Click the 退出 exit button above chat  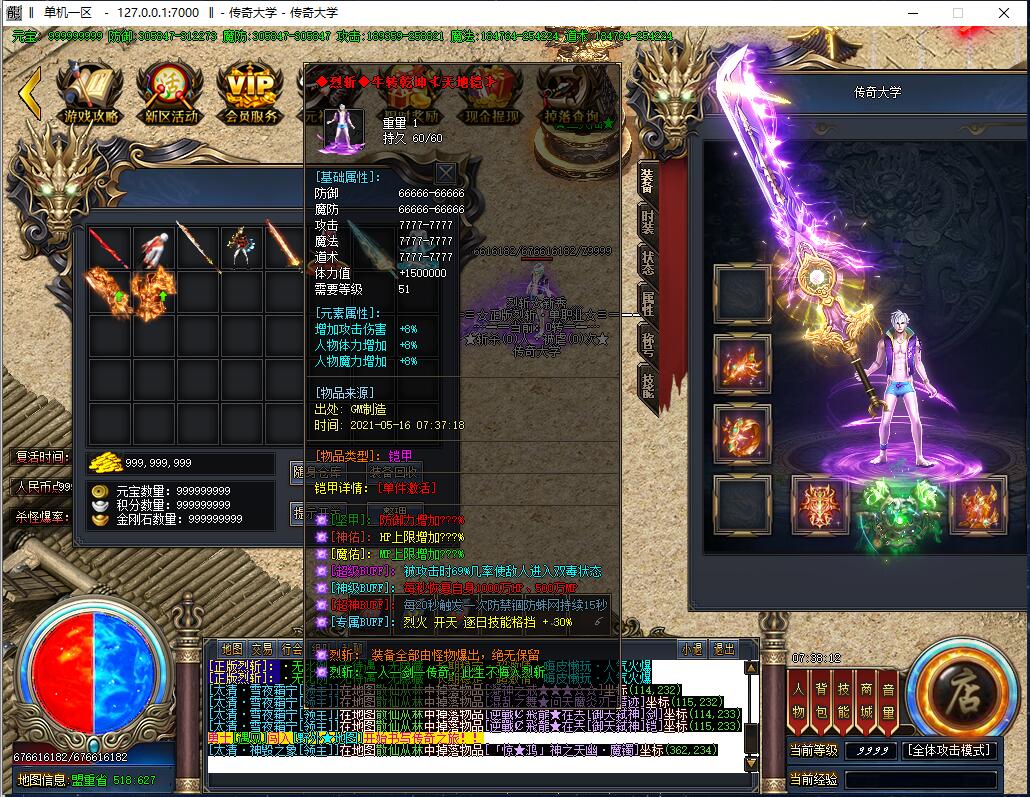(x=723, y=648)
